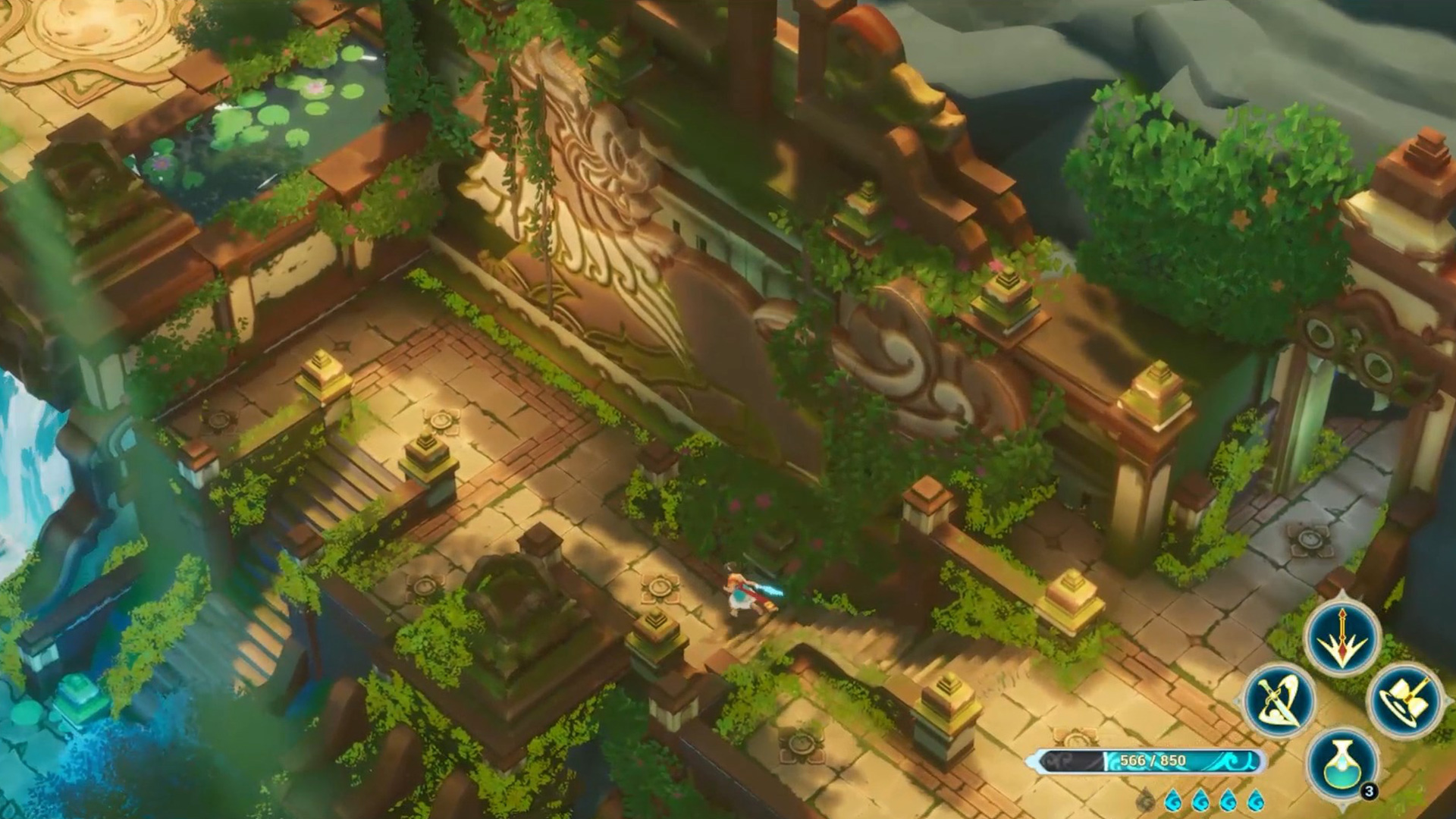Trigger the hammer smash ability
This screenshot has height=819, width=1456.
1404,700
